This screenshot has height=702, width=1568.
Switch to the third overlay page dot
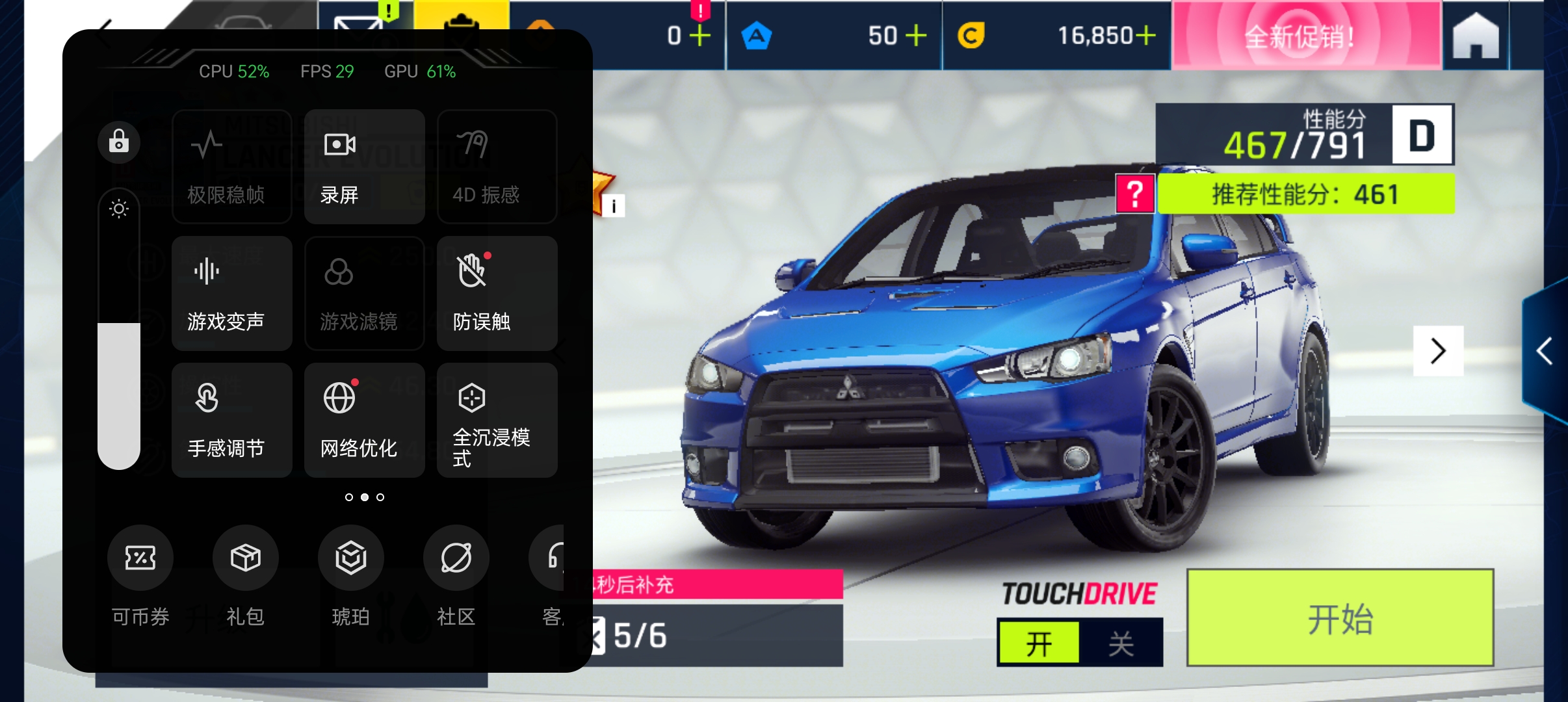(x=381, y=497)
